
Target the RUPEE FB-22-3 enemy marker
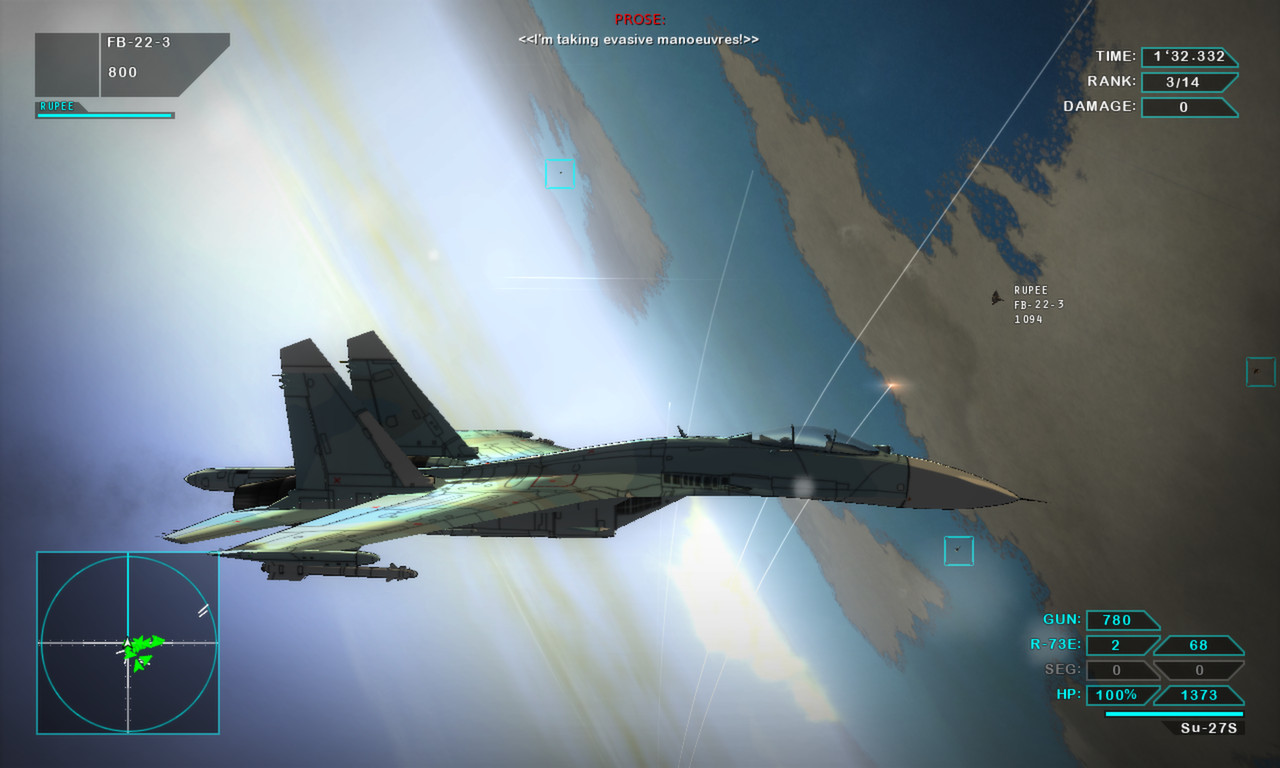[997, 298]
